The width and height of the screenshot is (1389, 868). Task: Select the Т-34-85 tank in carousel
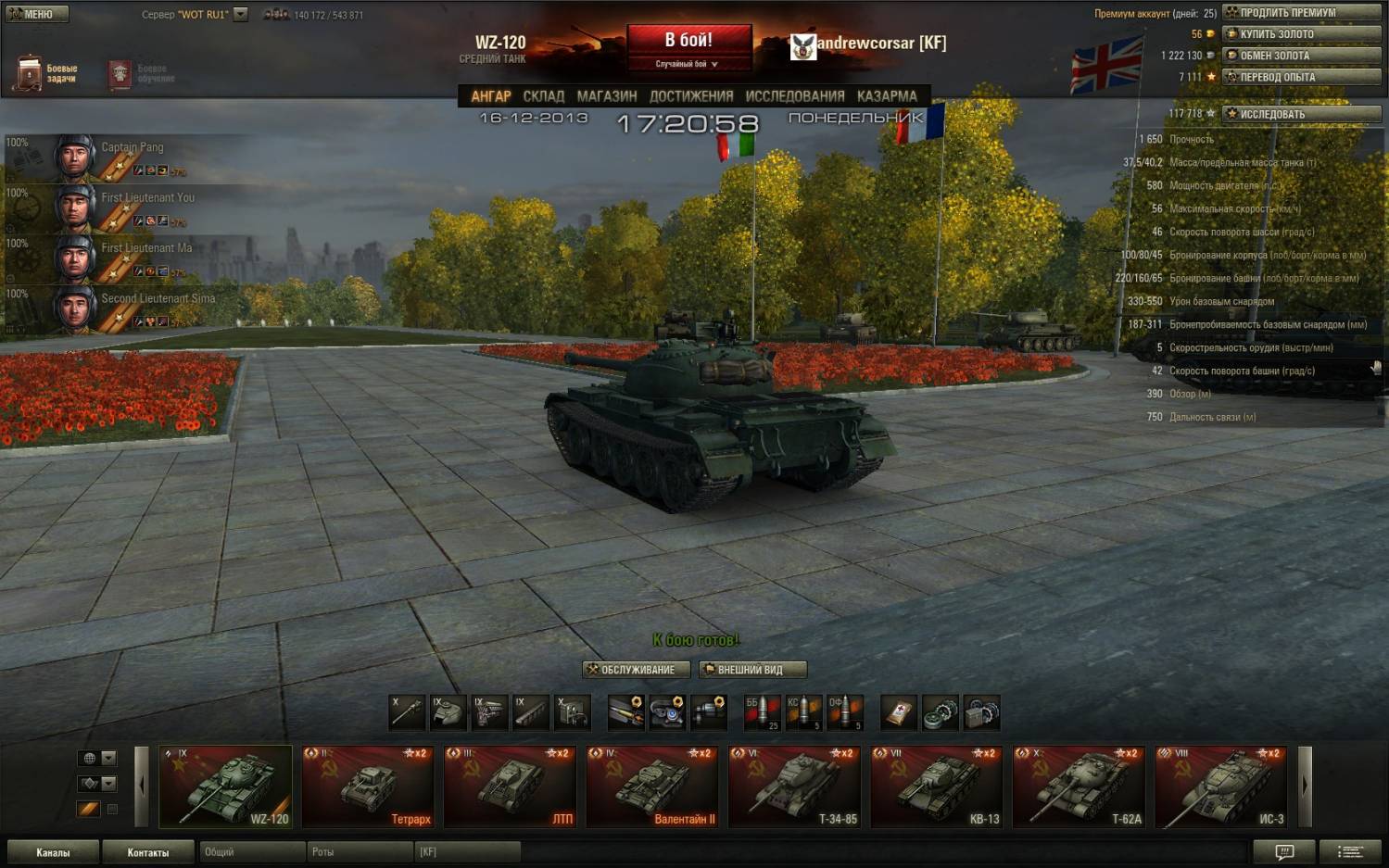coord(795,786)
